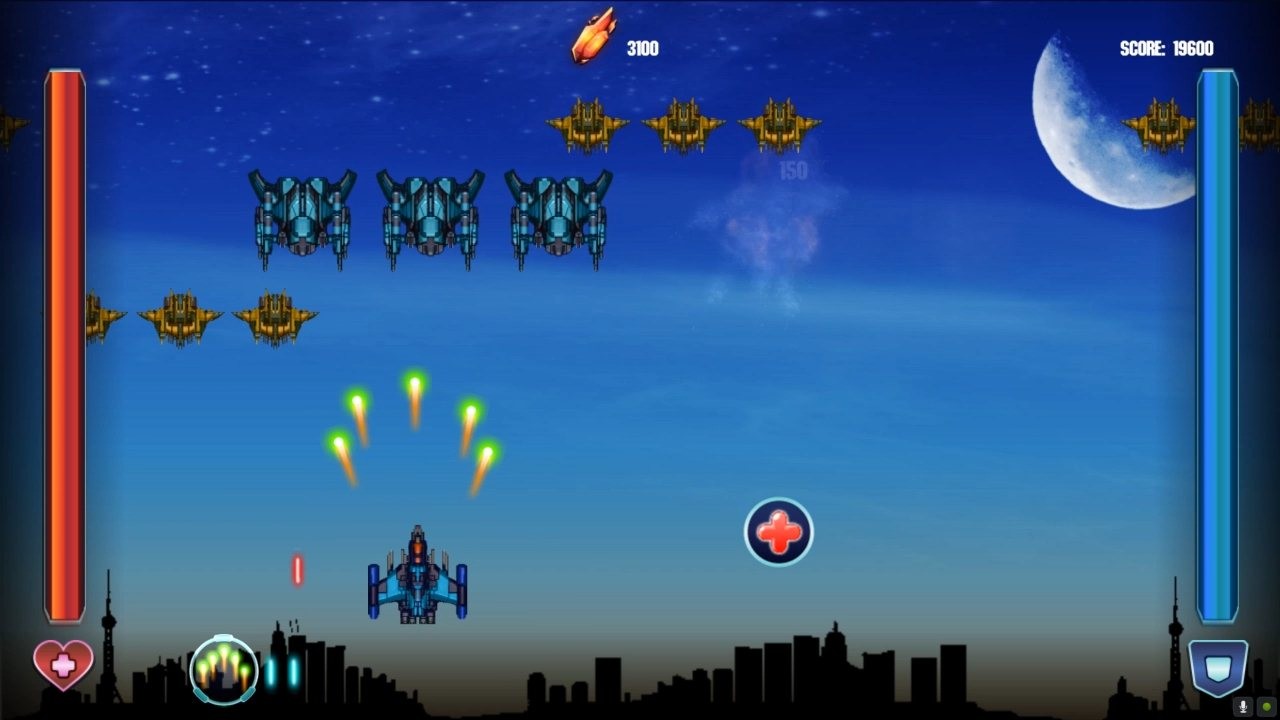Screen dimensions: 1280x720
Task: Click the microphone overlay icon
Action: (x=1243, y=706)
